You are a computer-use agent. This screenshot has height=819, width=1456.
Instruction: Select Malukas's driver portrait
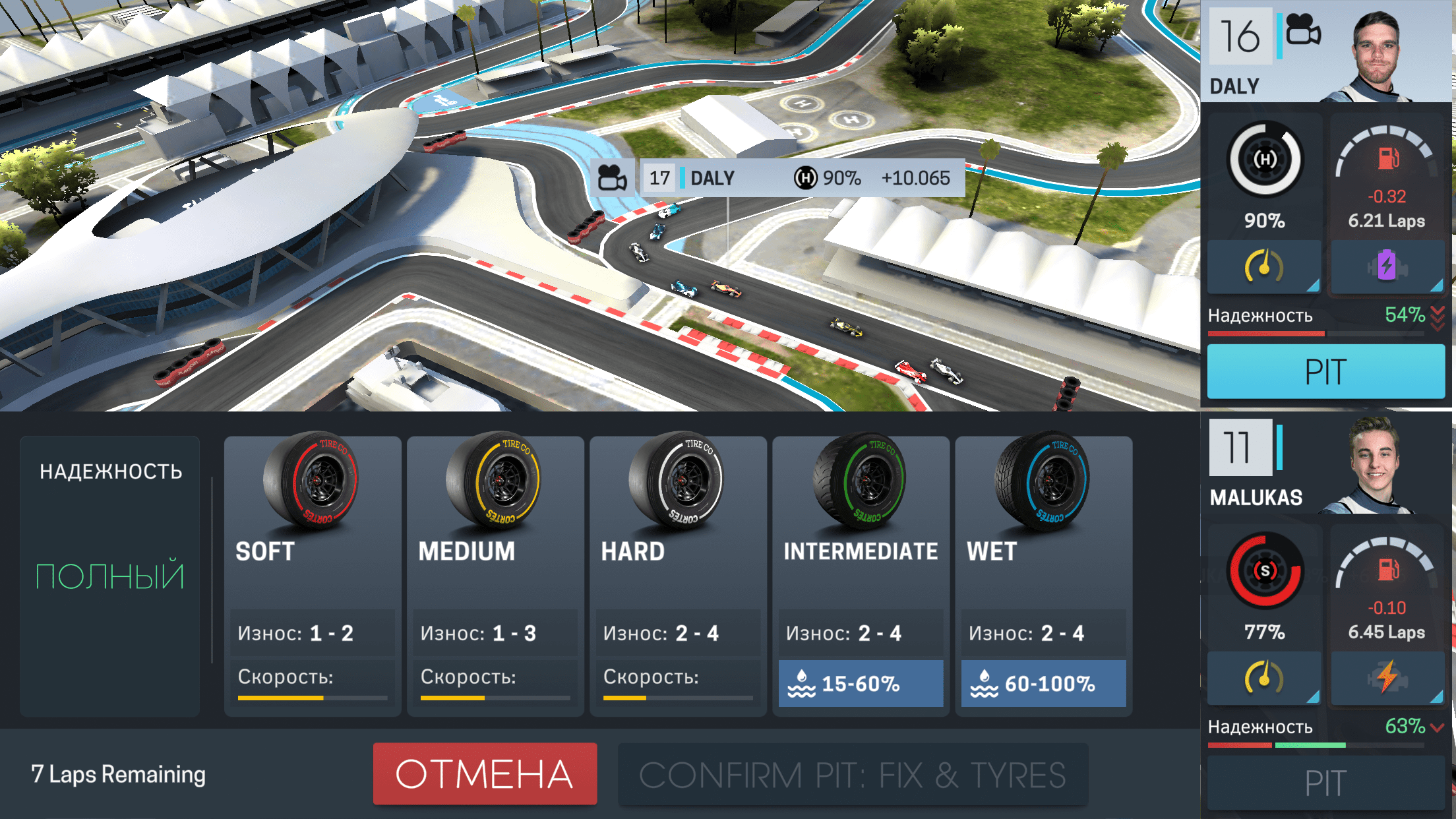pos(1374,464)
